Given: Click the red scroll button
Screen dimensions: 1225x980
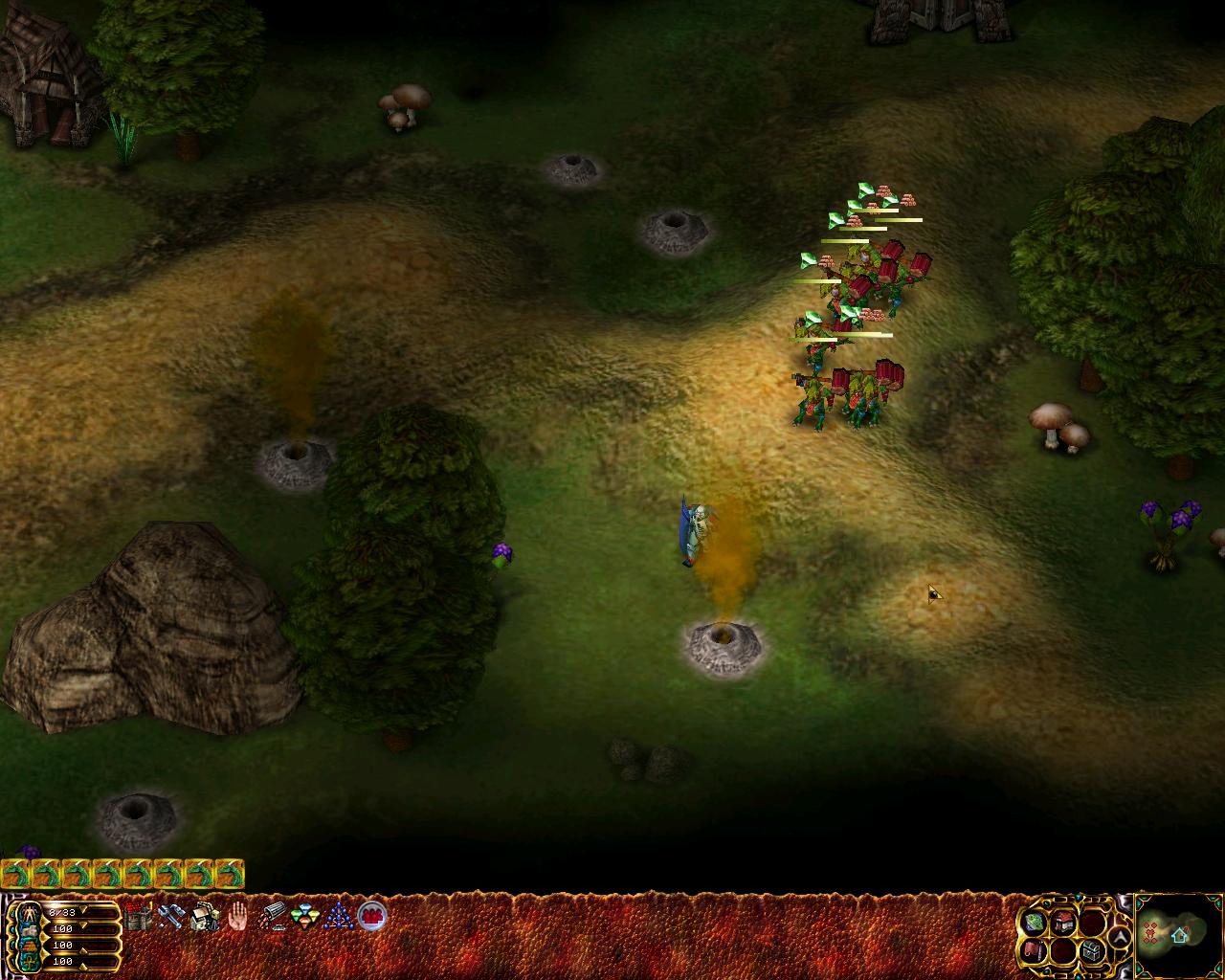Looking at the screenshot, I should (x=1035, y=950).
